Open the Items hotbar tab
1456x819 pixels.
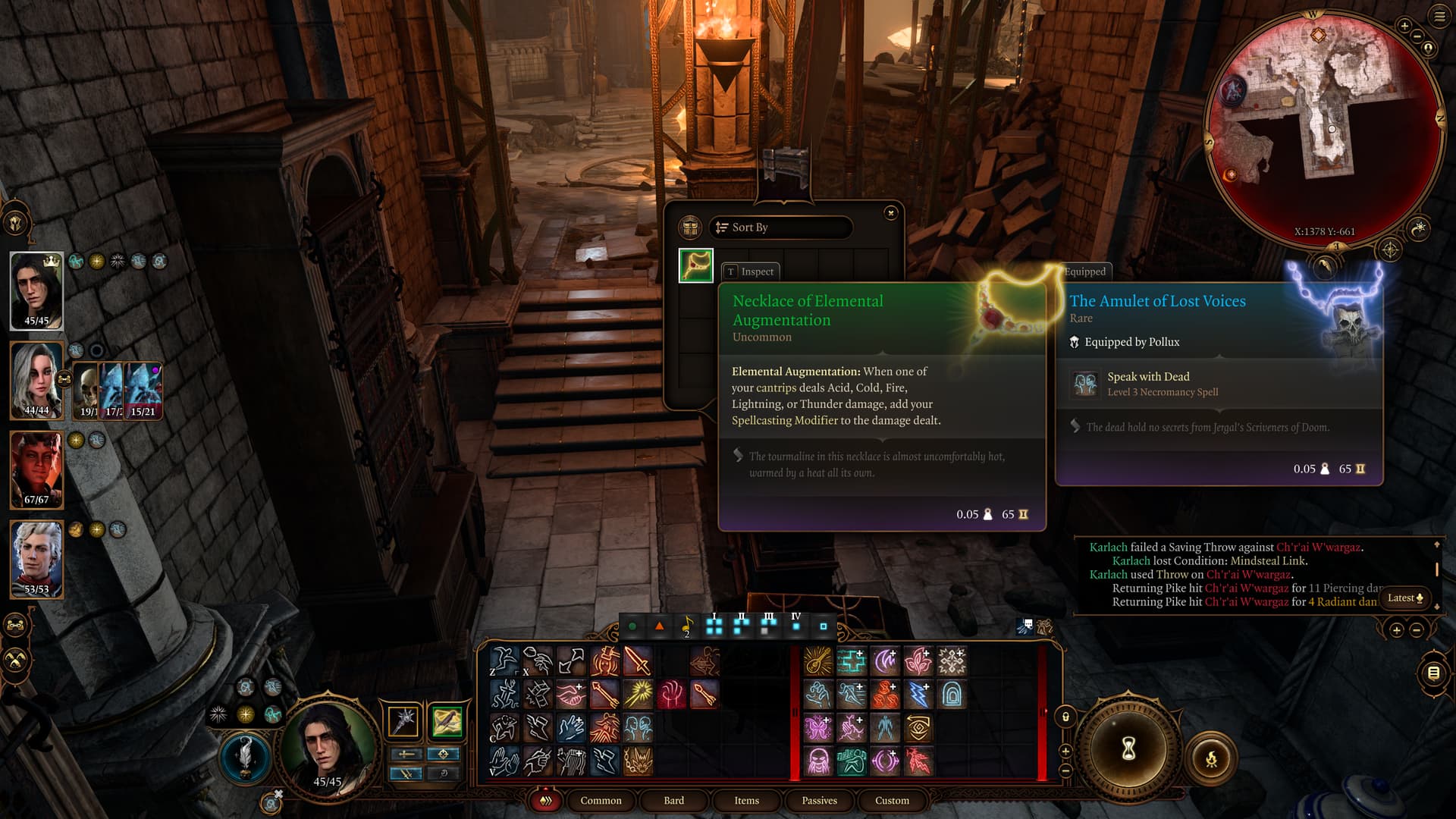pyautogui.click(x=746, y=801)
